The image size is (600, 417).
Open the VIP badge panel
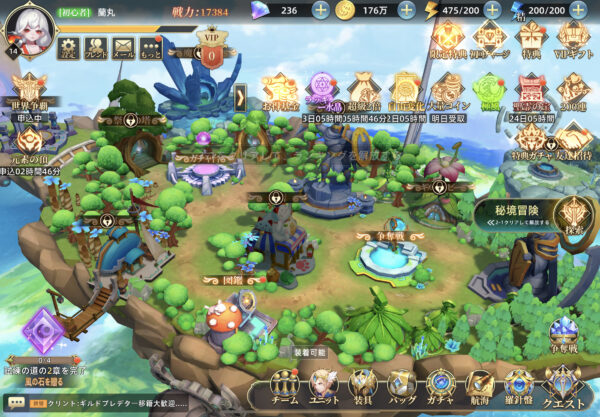[211, 52]
